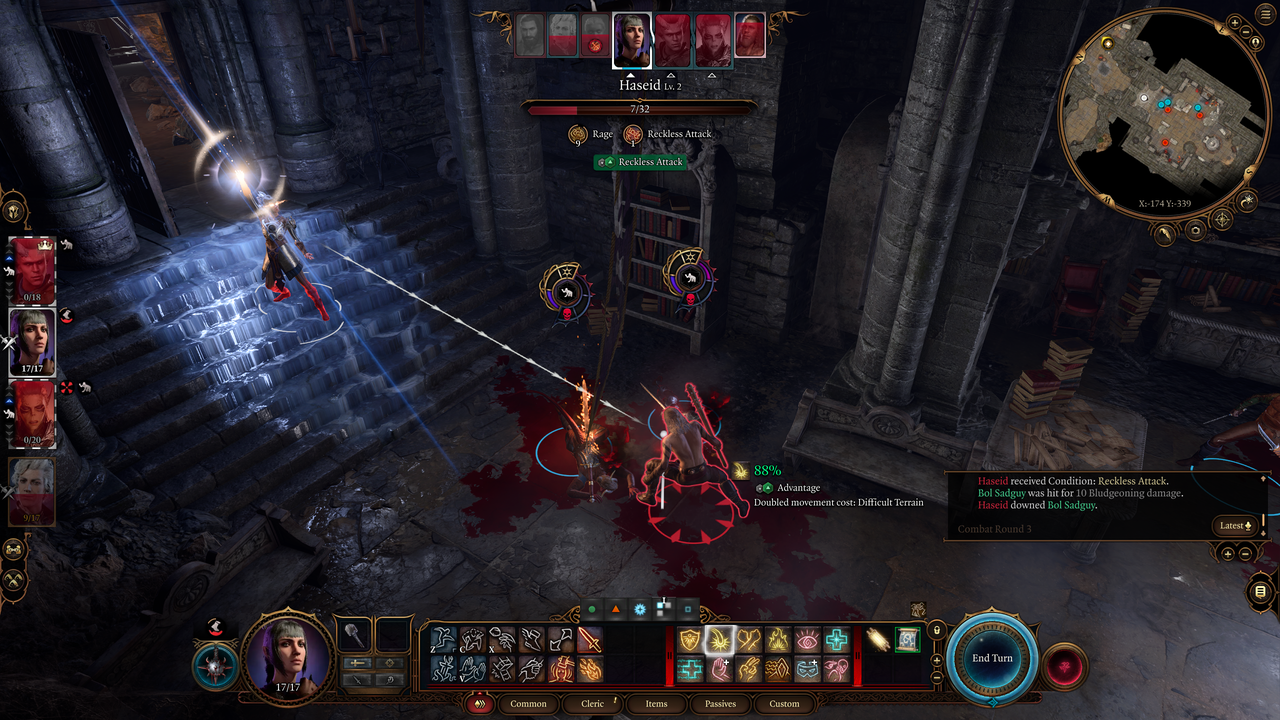1280x720 pixels.
Task: Zoom in the minimap with plus button
Action: coord(1236,22)
